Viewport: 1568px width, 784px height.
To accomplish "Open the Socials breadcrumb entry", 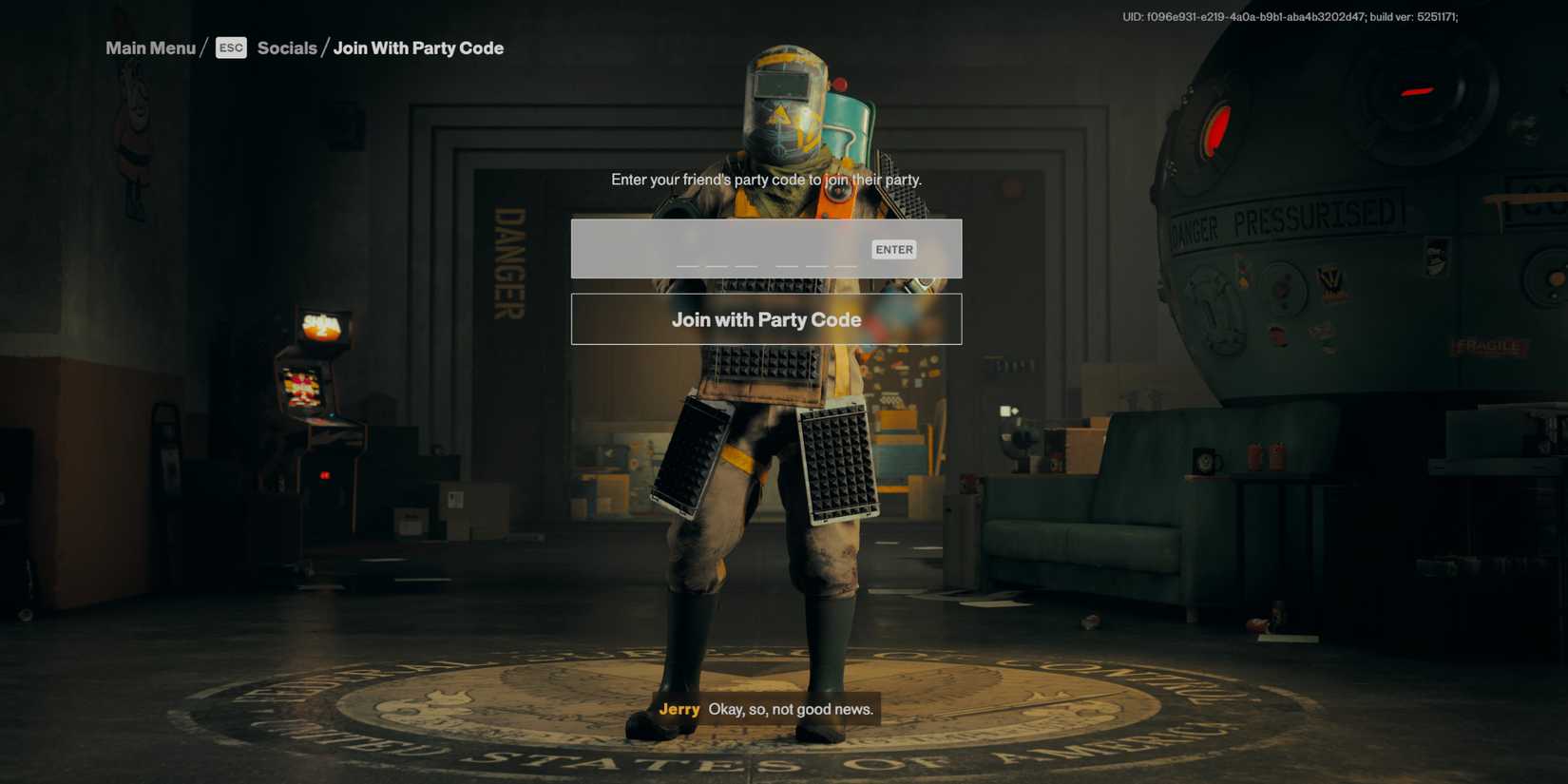I will pos(287,48).
